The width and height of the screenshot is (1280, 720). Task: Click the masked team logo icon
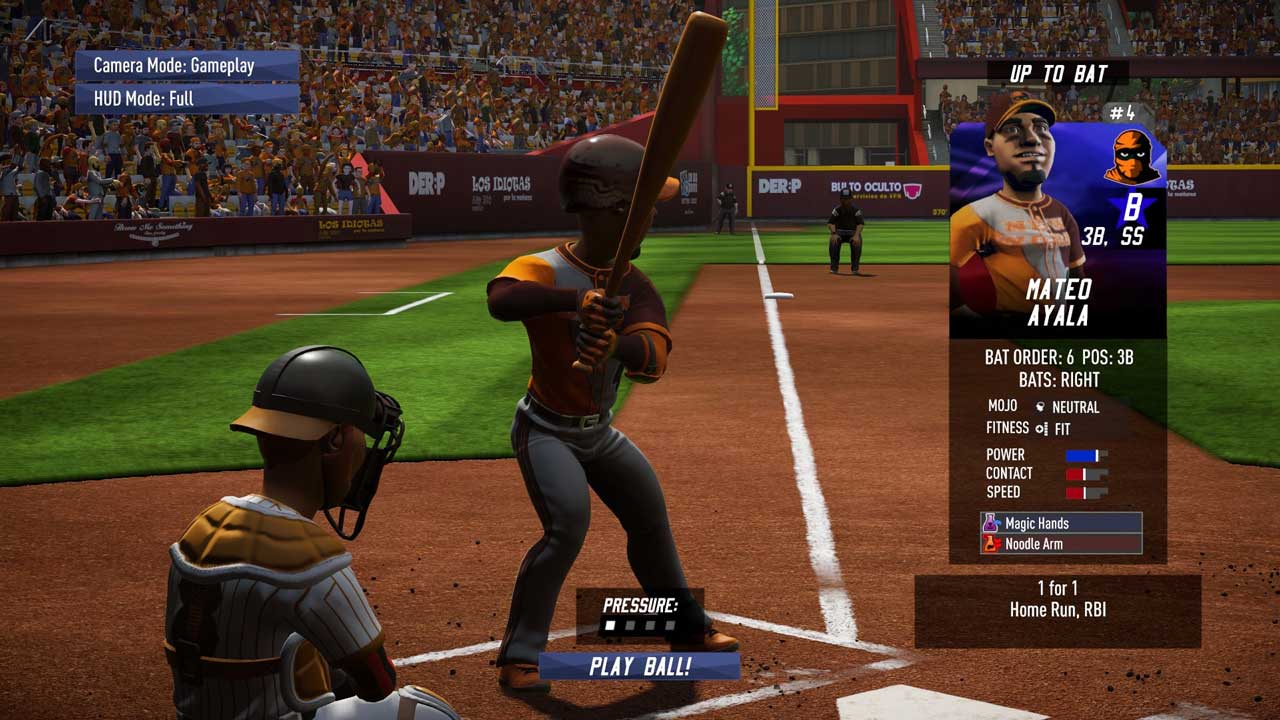click(1133, 158)
